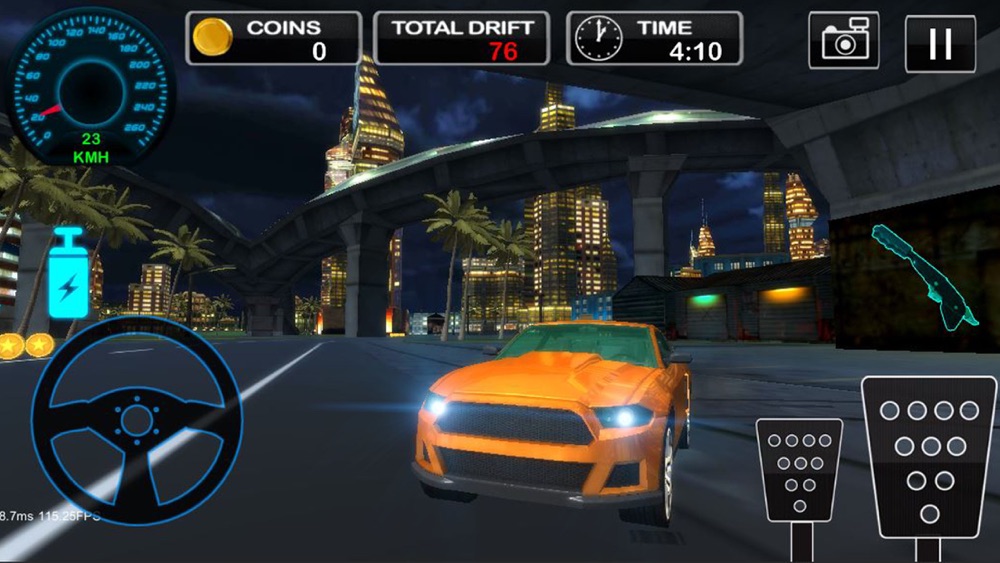Screen dimensions: 1000x563
Task: Pause the game
Action: click(x=940, y=44)
